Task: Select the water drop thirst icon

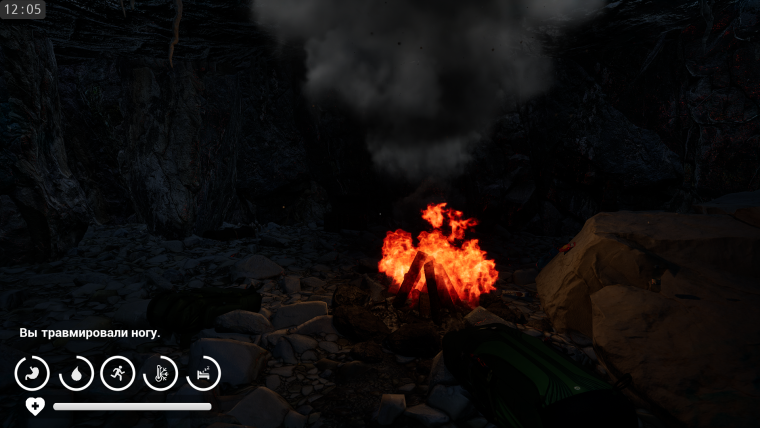Action: point(75,373)
